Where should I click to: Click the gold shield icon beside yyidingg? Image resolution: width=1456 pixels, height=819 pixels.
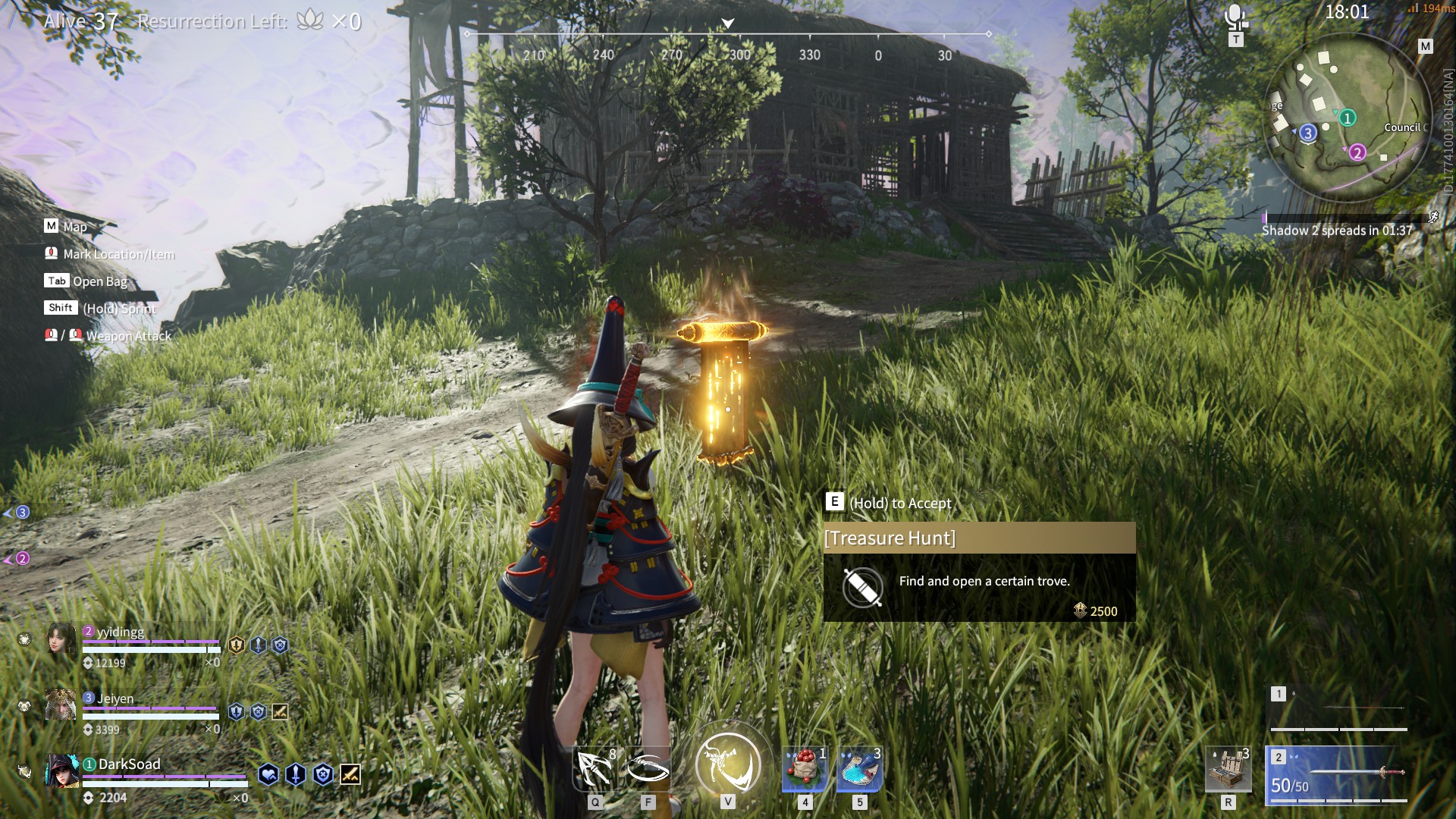tap(237, 645)
